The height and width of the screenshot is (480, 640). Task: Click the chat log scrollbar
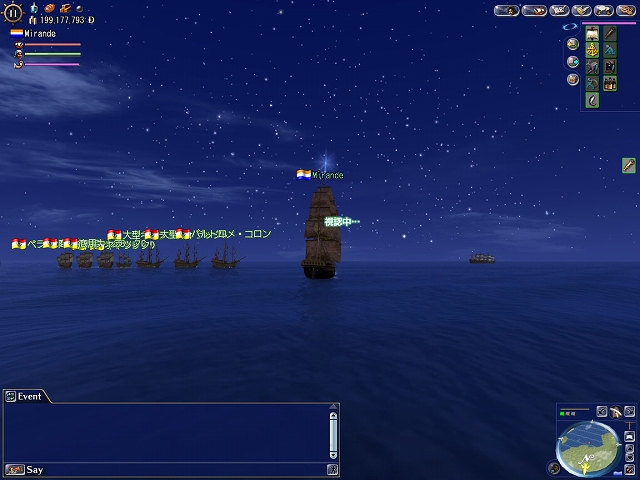tap(333, 433)
